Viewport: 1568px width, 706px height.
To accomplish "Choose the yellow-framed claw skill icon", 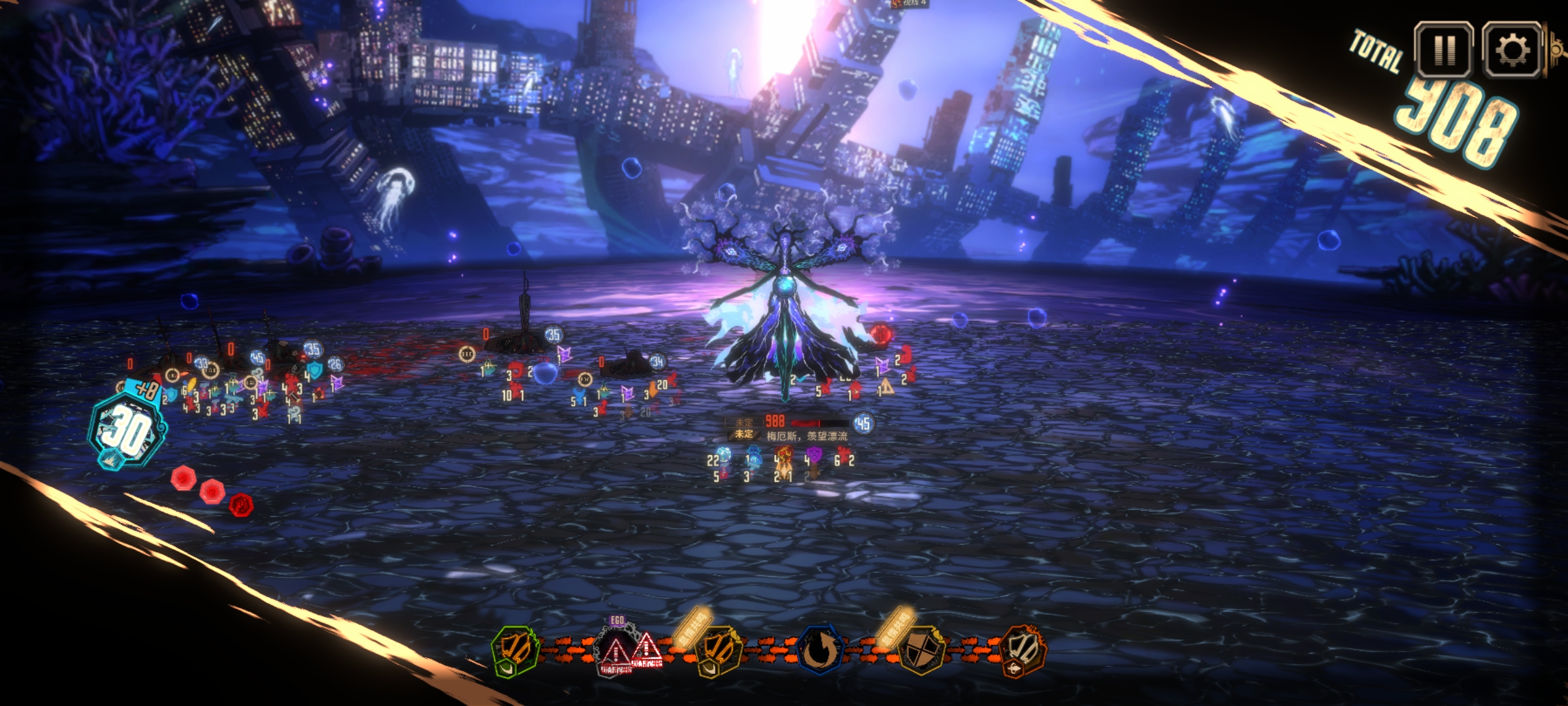I will [719, 650].
